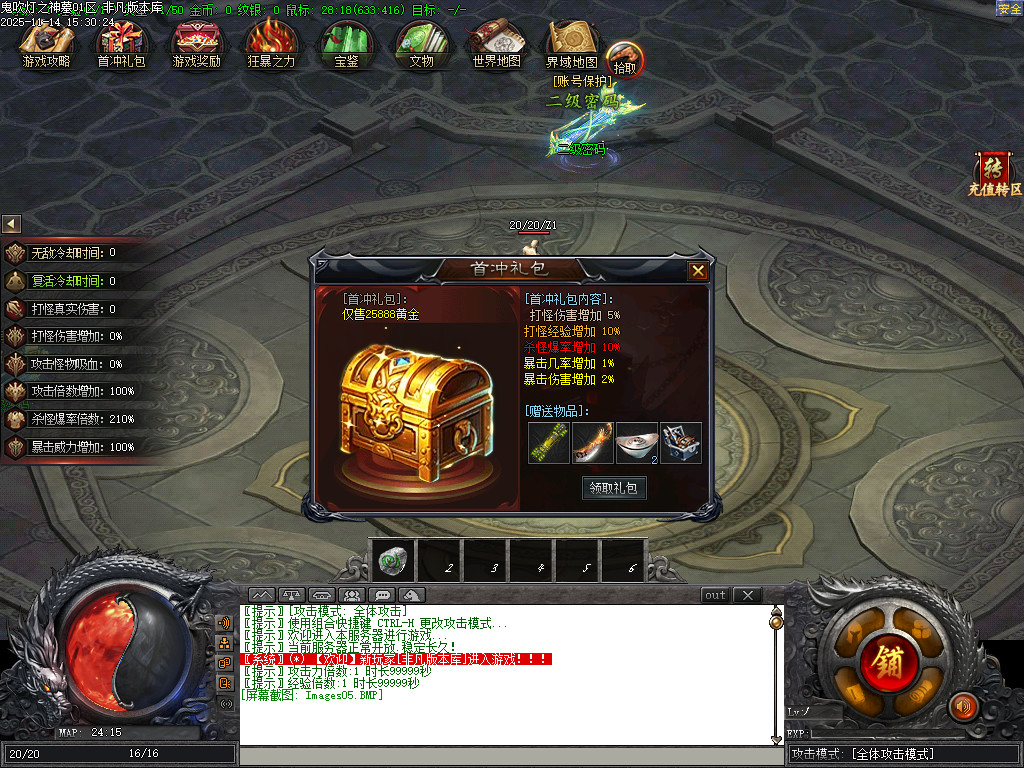Click the chat panel's out button

pos(715,595)
